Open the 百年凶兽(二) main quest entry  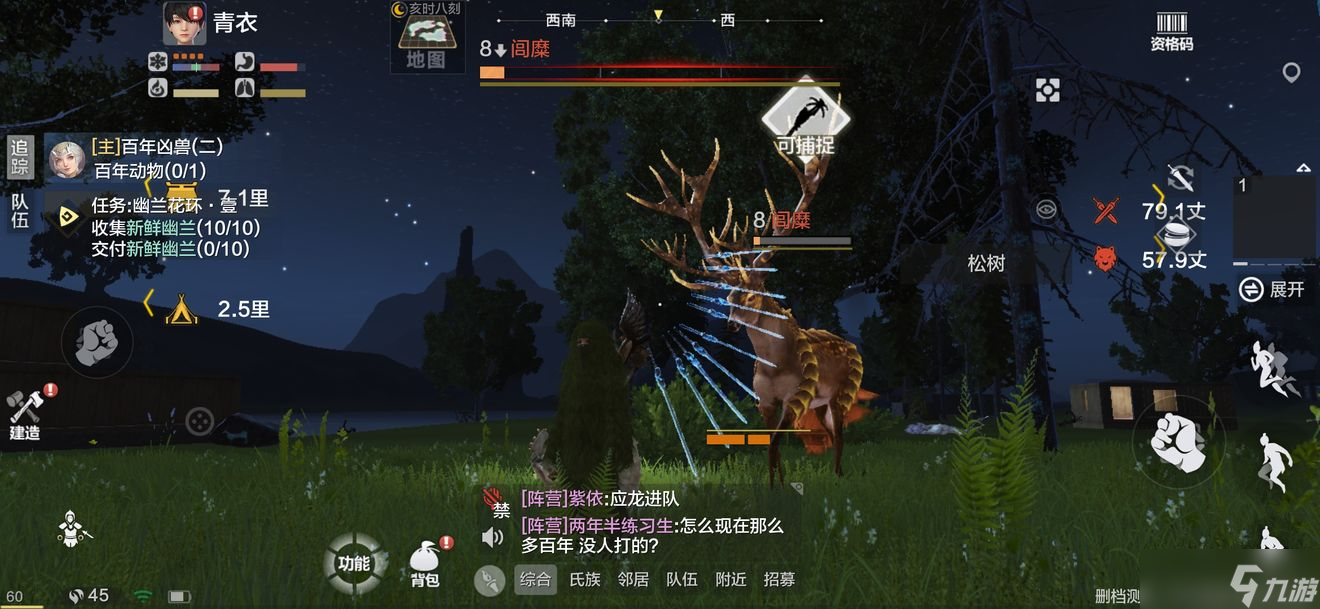tap(160, 147)
